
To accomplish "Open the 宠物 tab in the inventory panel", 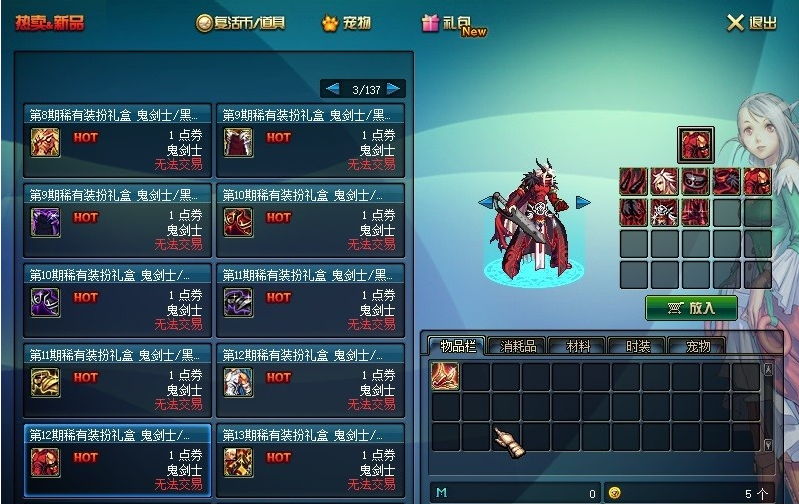I will click(x=697, y=346).
